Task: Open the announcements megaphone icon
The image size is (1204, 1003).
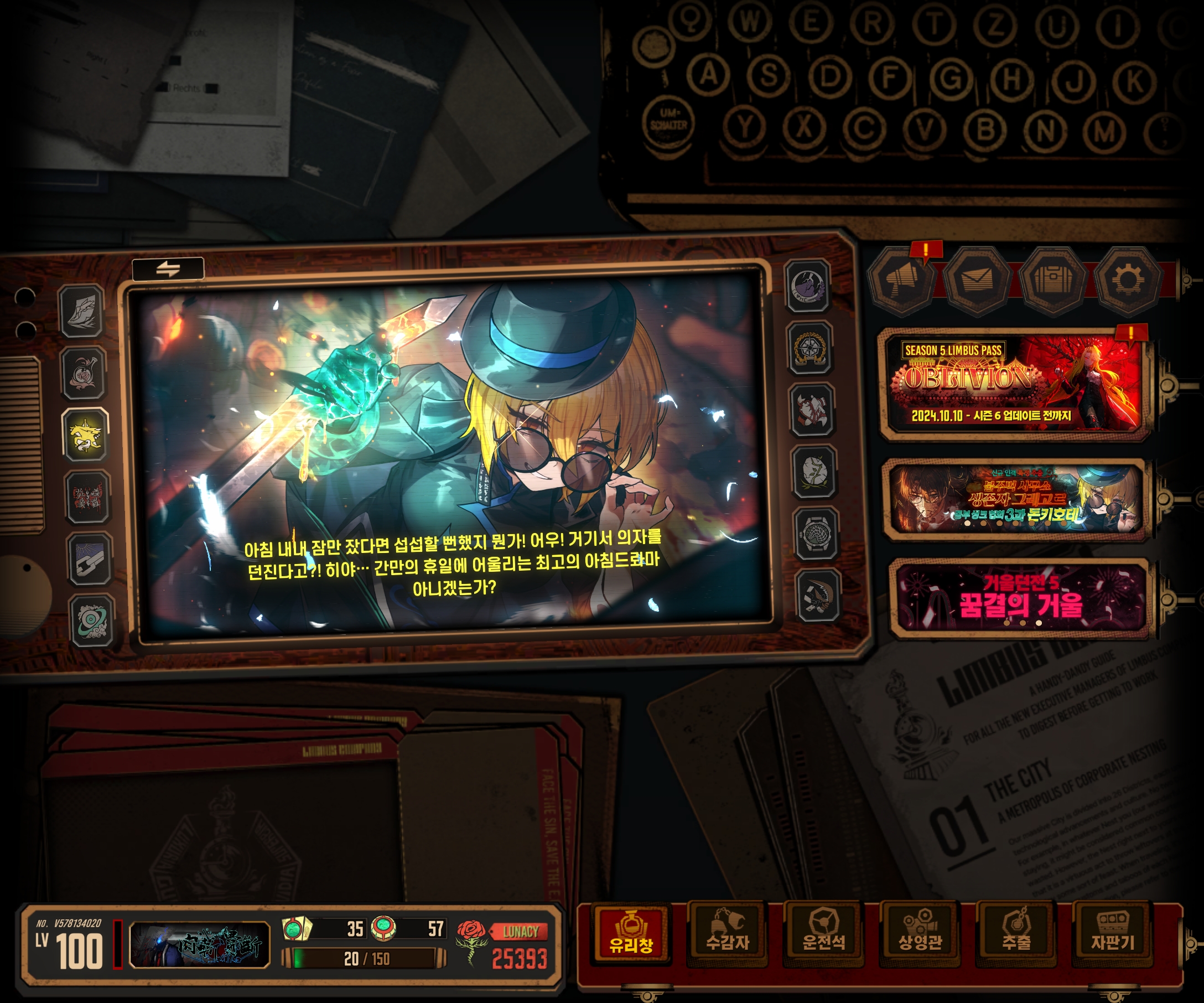Action: tap(902, 280)
